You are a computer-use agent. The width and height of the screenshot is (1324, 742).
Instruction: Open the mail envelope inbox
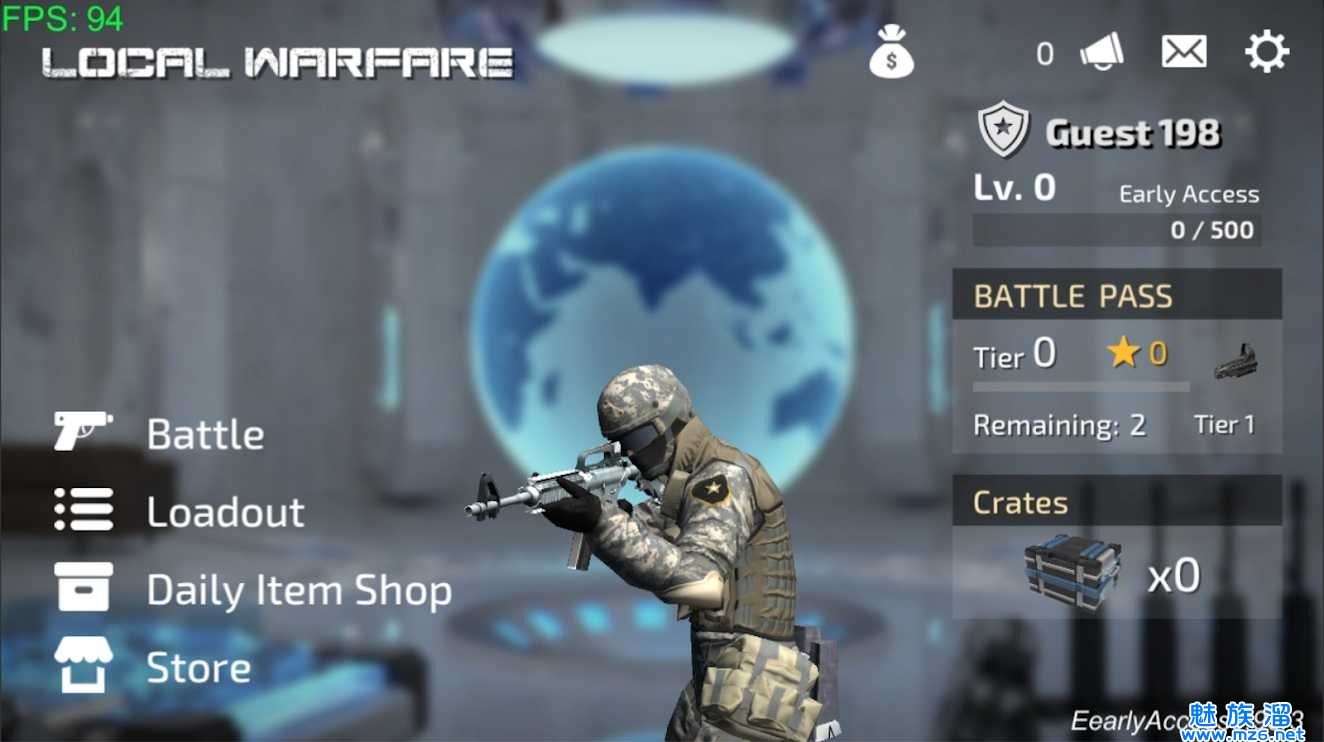(x=1183, y=52)
